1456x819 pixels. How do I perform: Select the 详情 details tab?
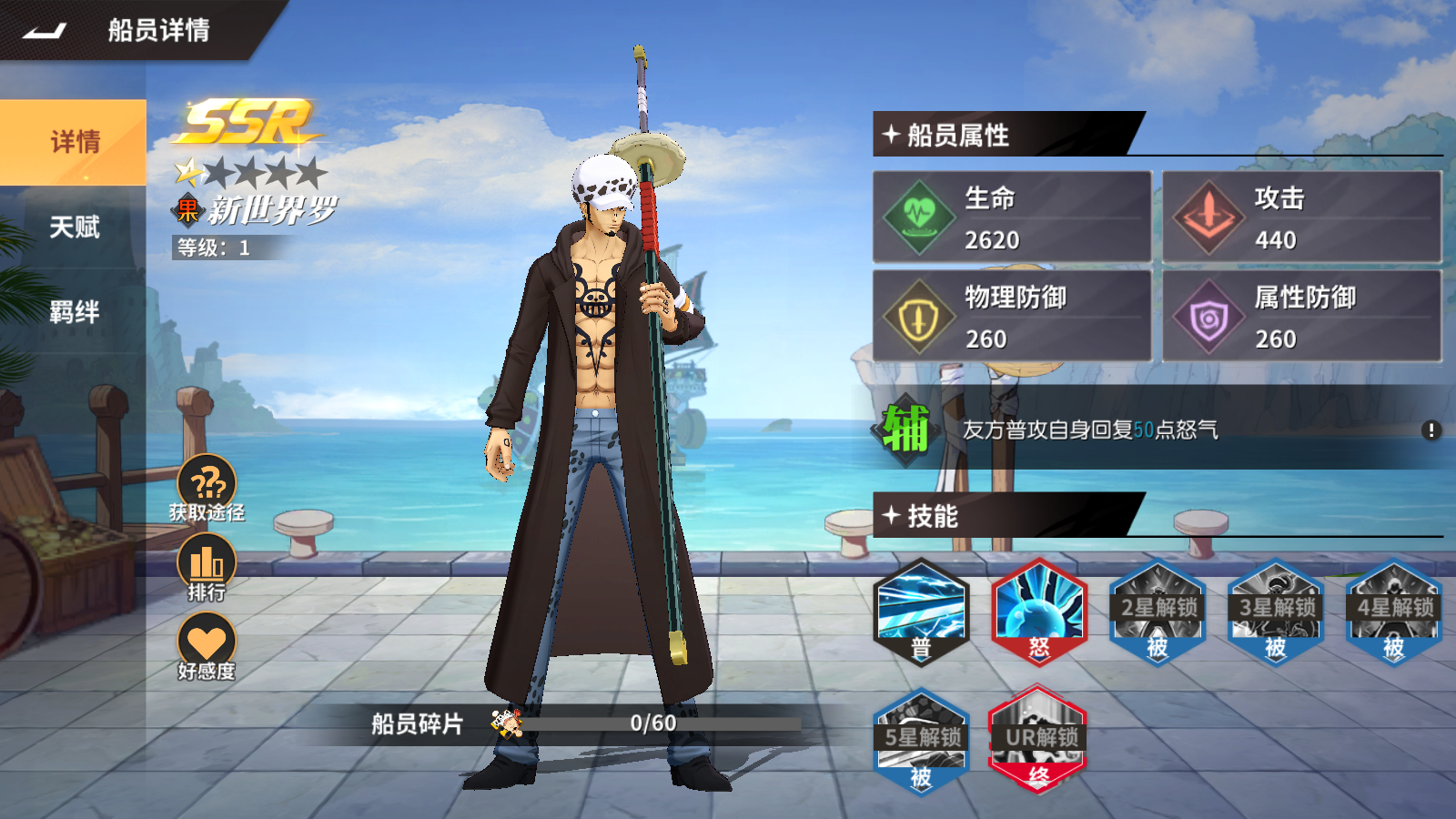74,142
